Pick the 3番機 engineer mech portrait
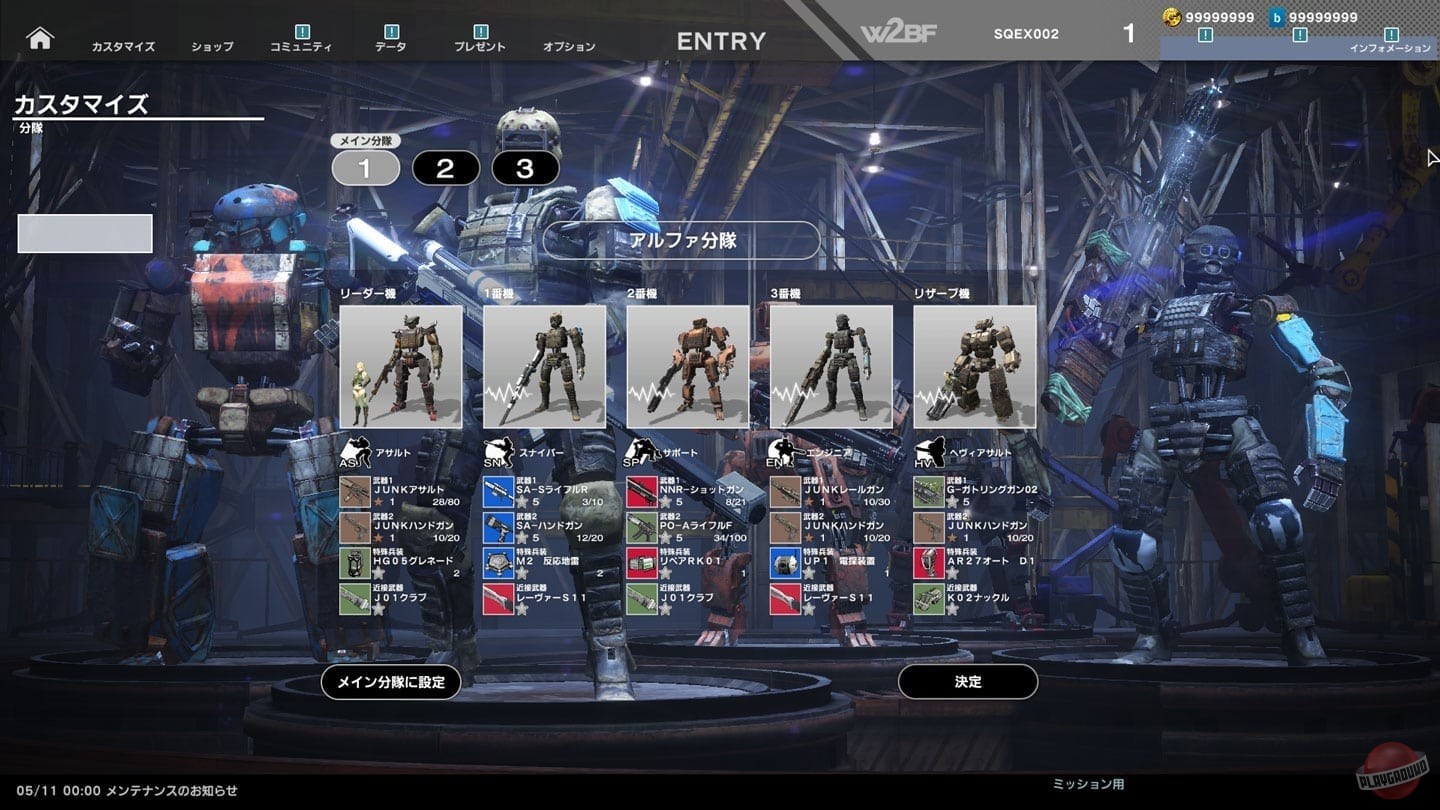 (831, 367)
